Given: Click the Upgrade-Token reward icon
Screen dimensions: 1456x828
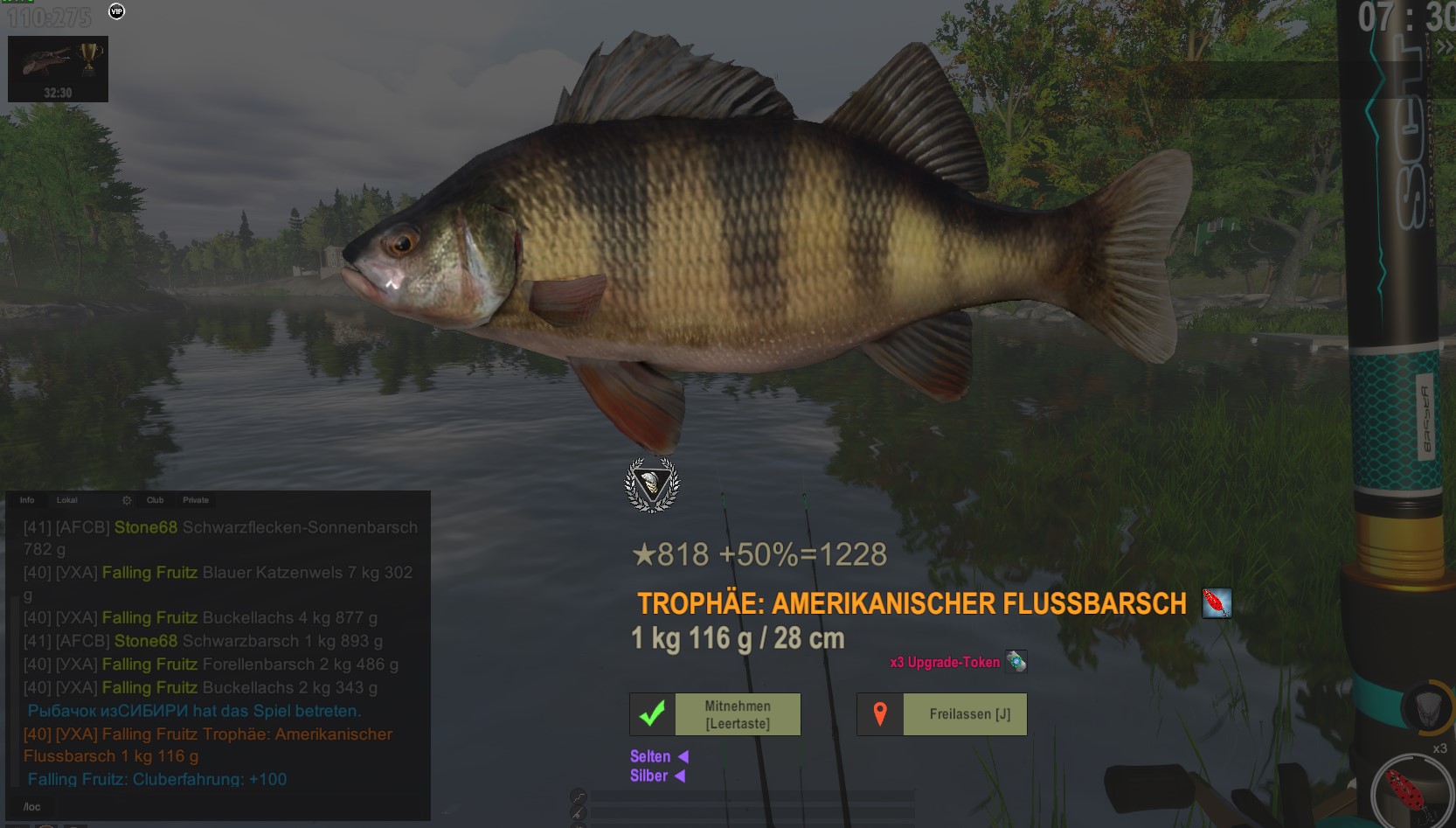Looking at the screenshot, I should [x=1016, y=662].
